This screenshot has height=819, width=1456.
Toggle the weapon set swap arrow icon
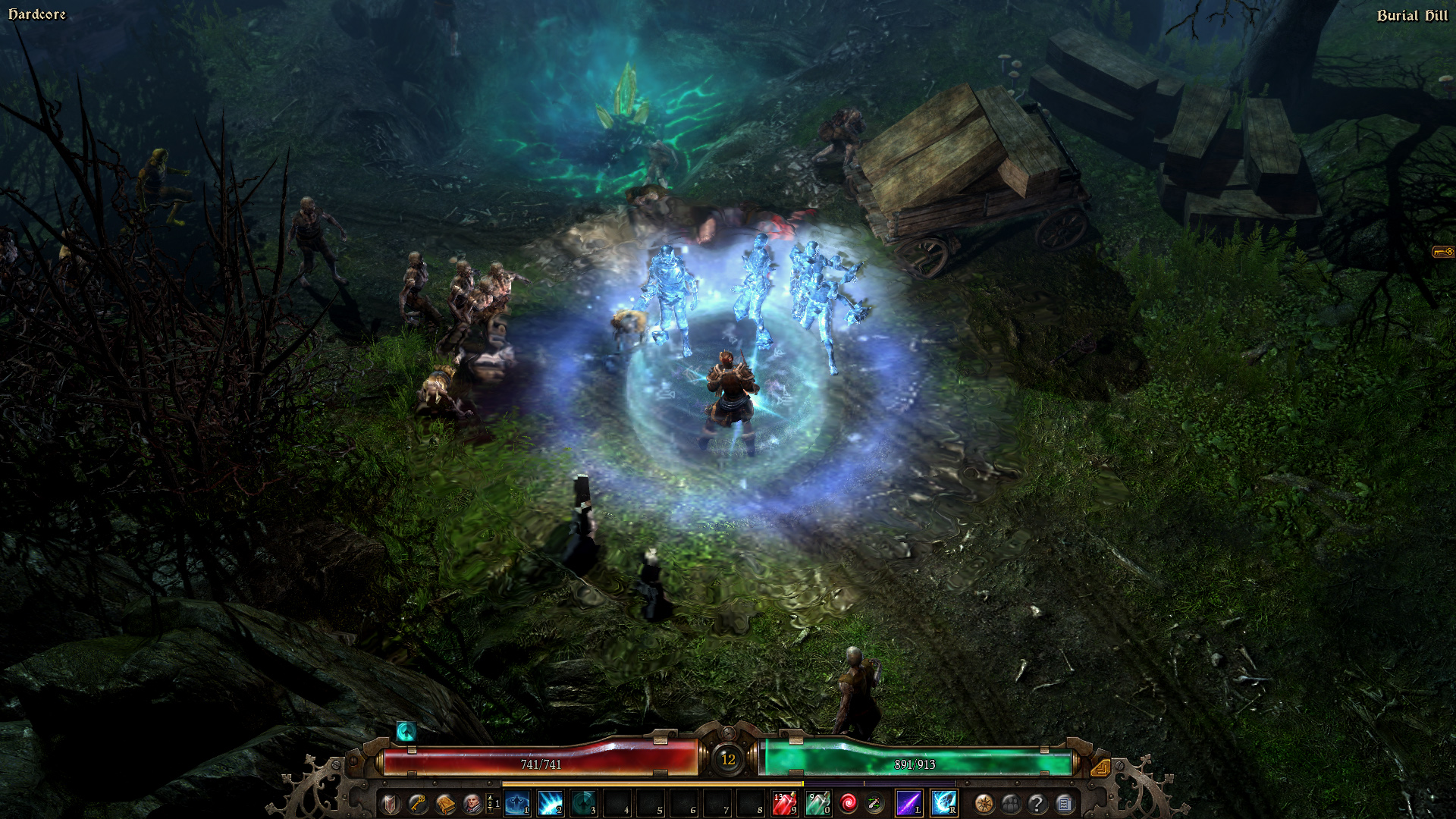pos(874,802)
